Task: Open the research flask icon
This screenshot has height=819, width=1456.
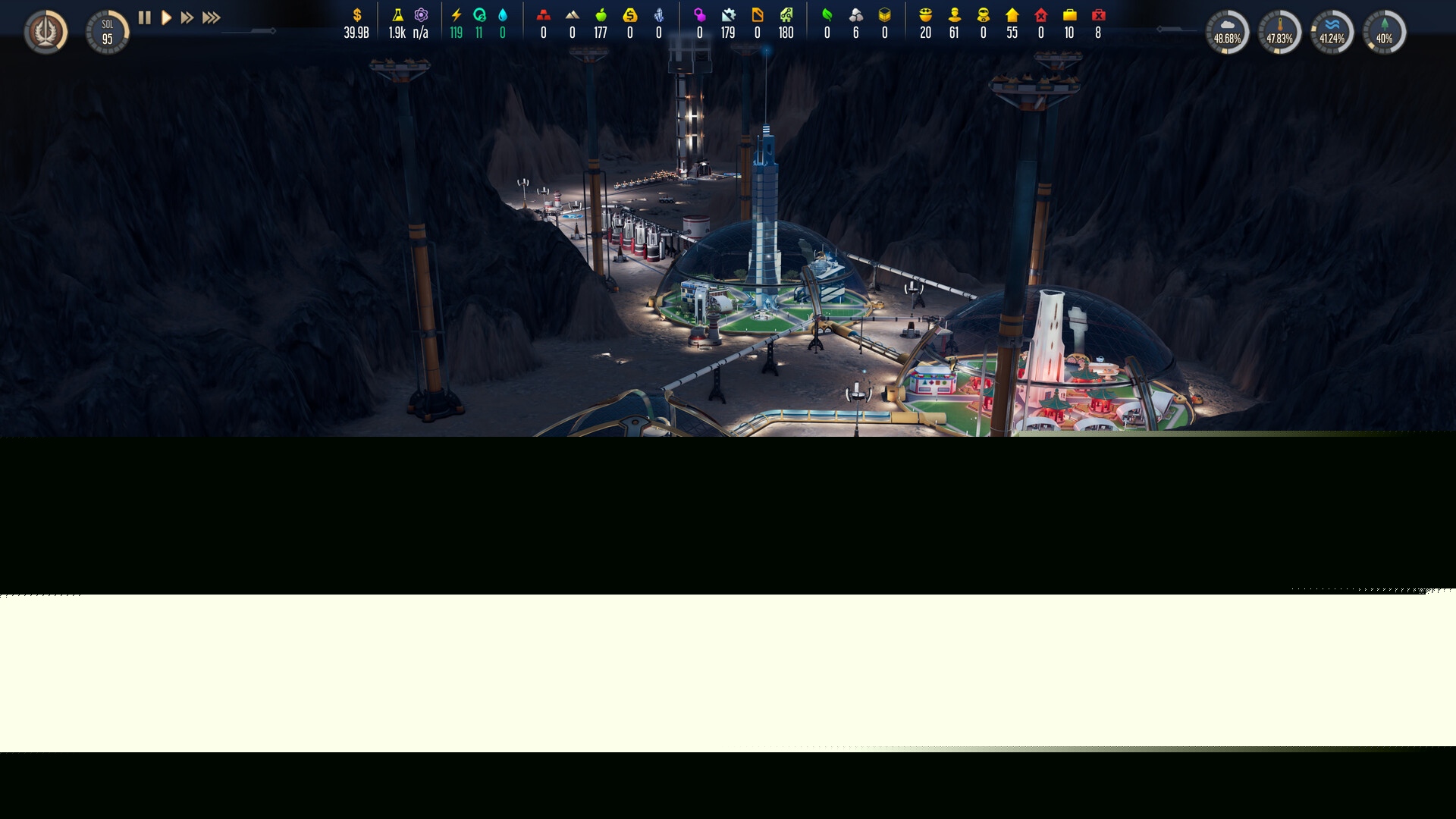Action: [397, 15]
